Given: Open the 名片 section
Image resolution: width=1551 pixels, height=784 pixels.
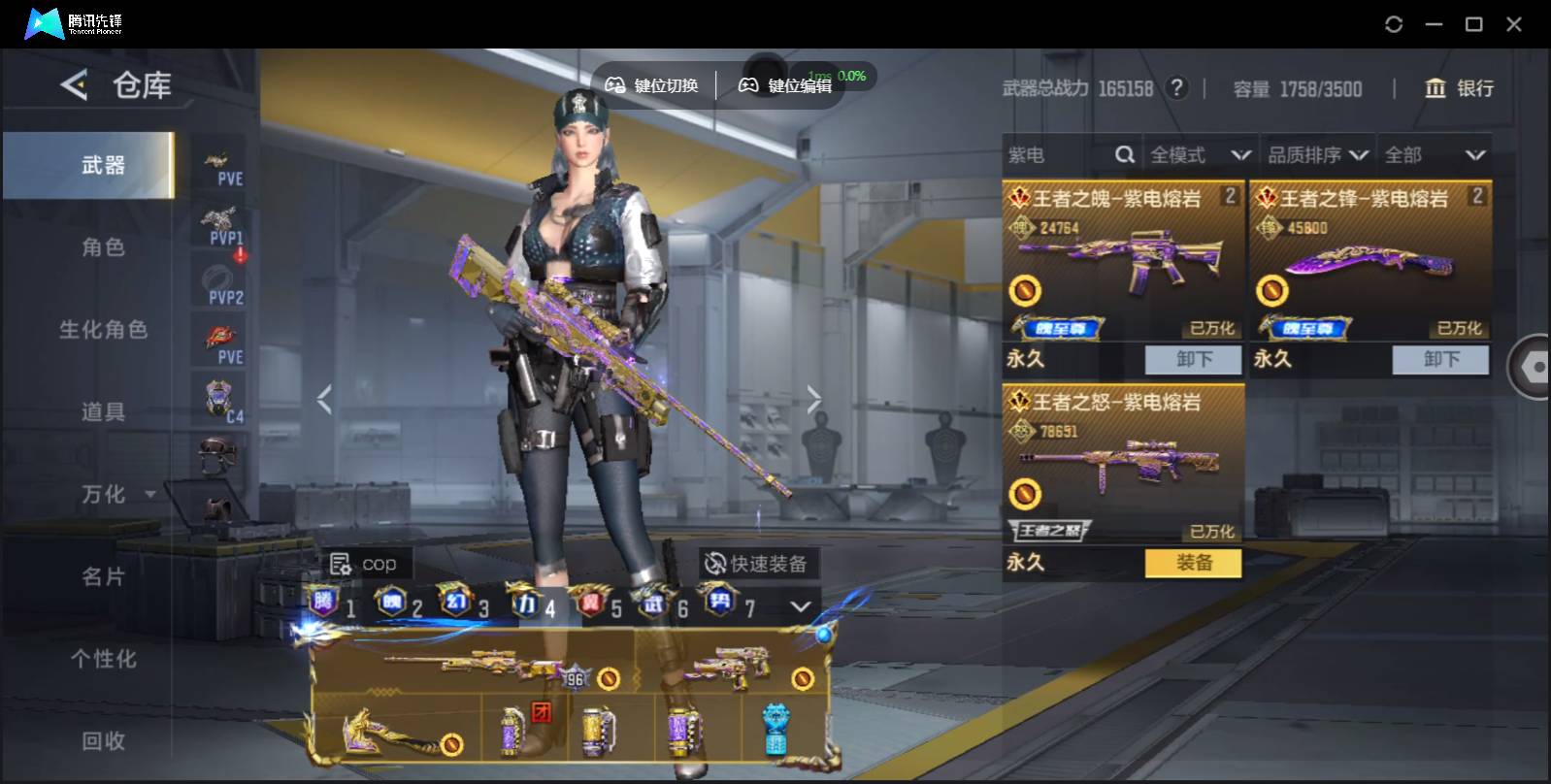Looking at the screenshot, I should [x=103, y=577].
